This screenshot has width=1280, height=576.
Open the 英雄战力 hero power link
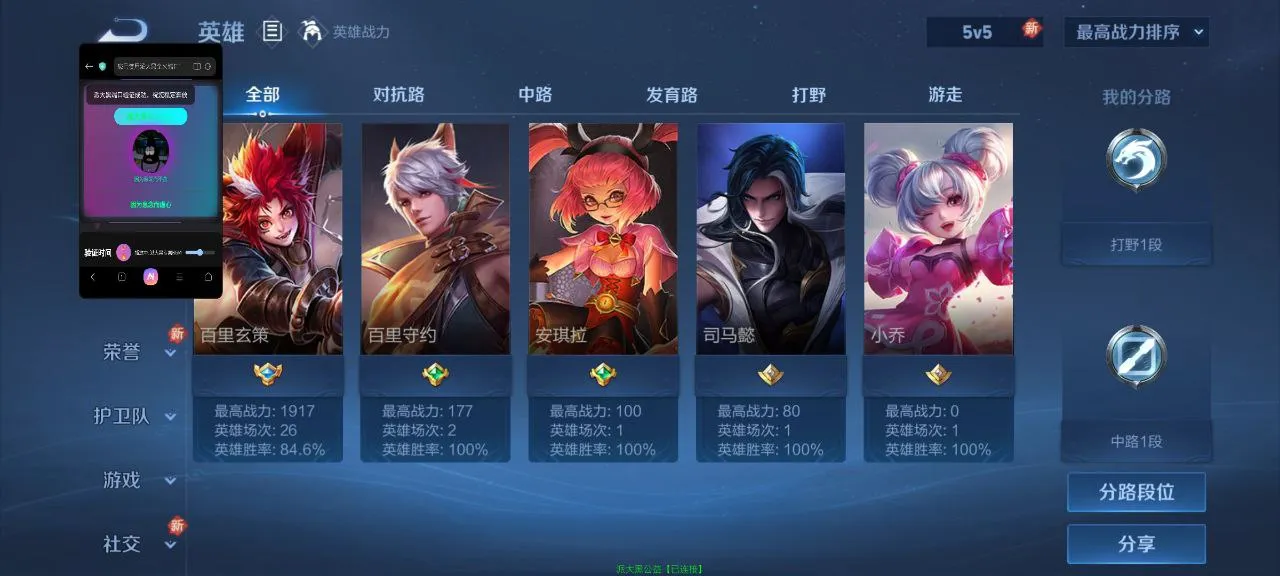click(346, 32)
